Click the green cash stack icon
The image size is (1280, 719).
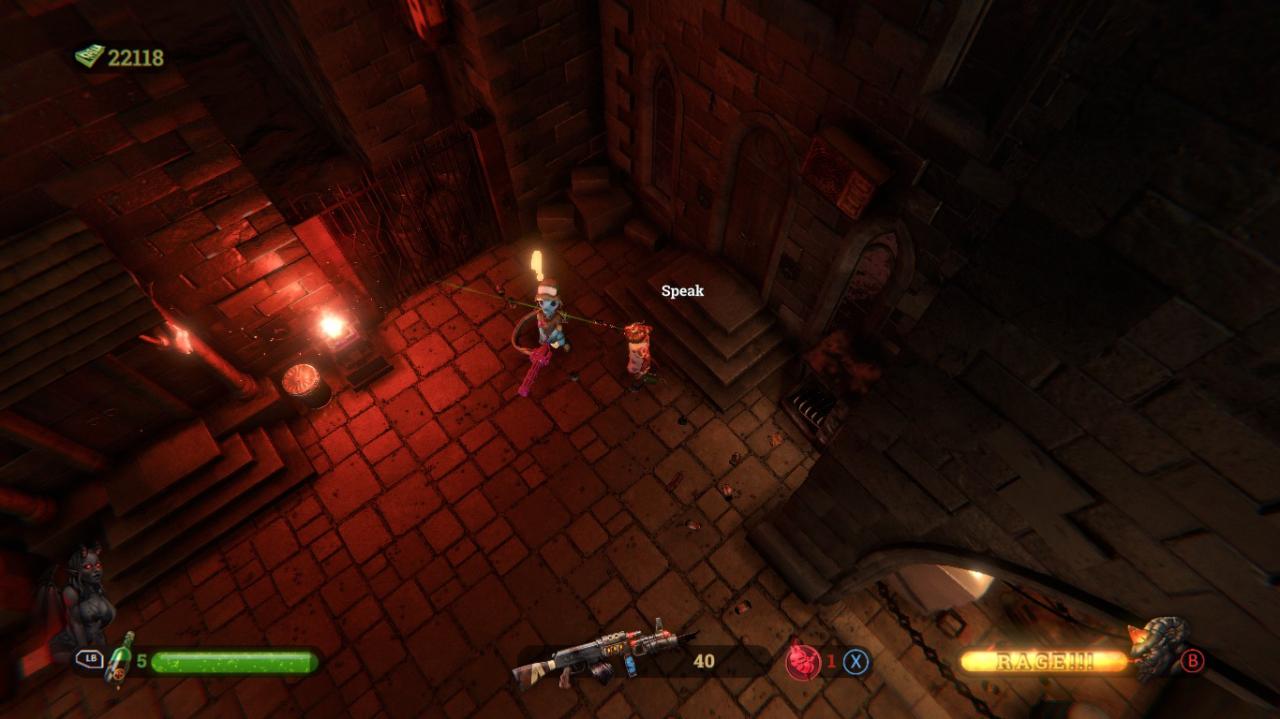(x=89, y=57)
